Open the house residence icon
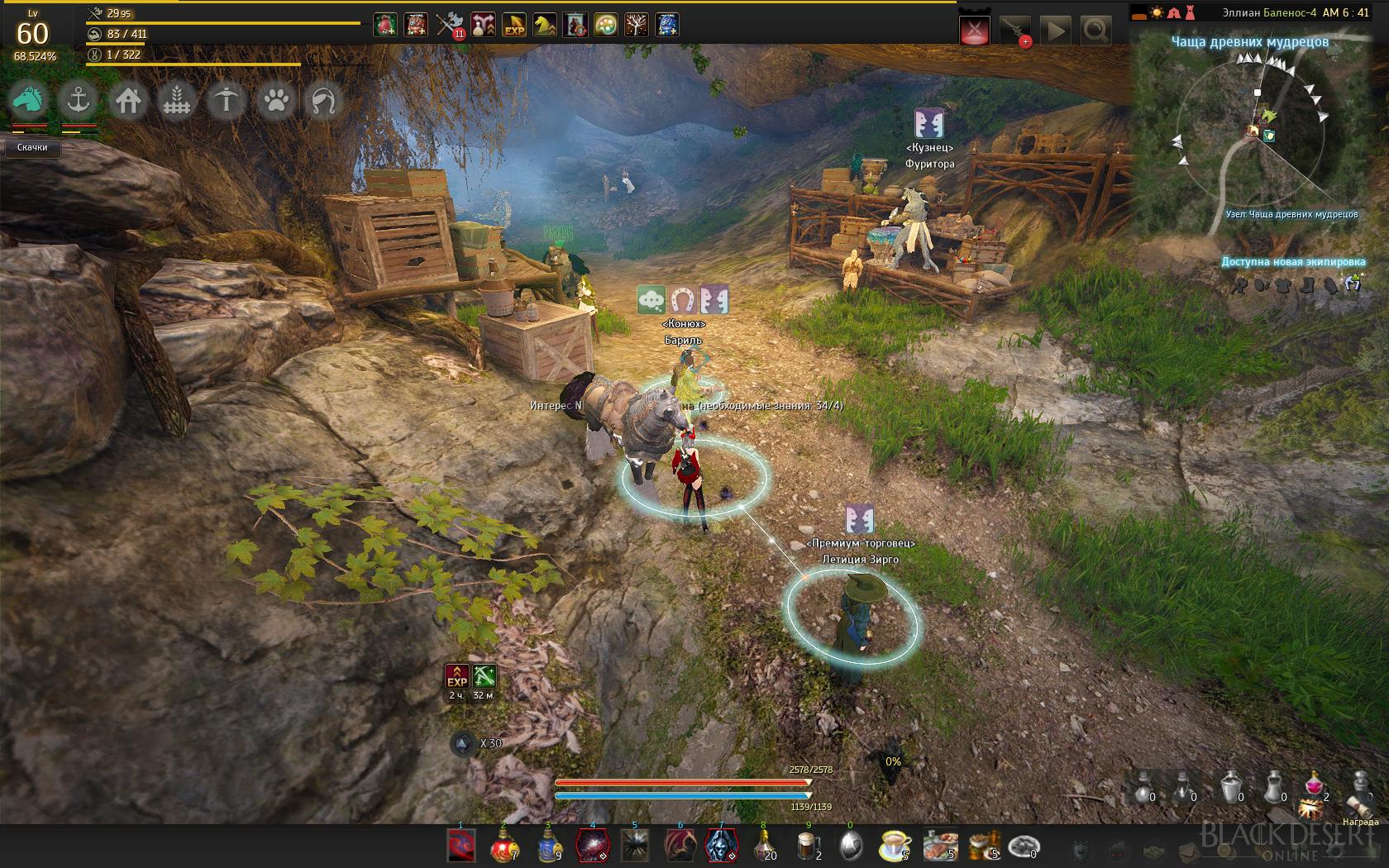The image size is (1389, 868). pos(127,101)
